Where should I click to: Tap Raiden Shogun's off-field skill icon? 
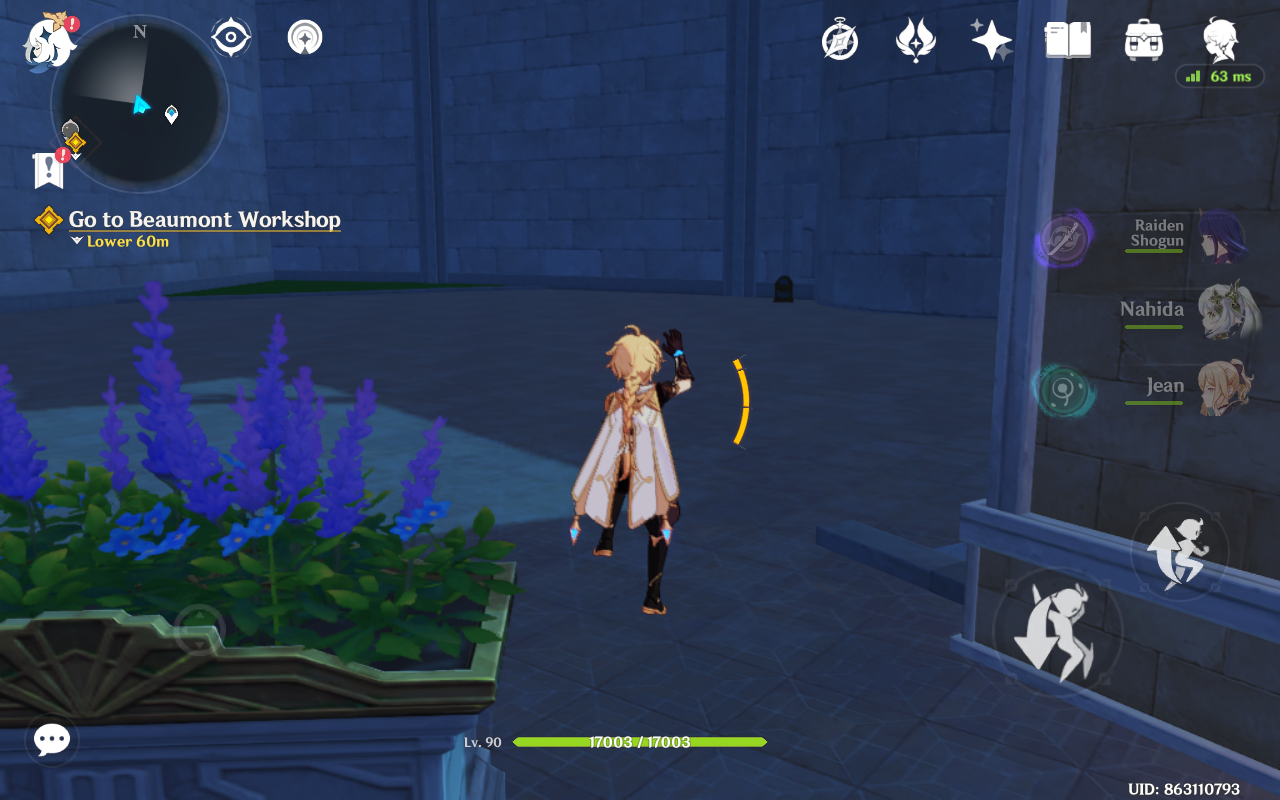coord(1062,238)
